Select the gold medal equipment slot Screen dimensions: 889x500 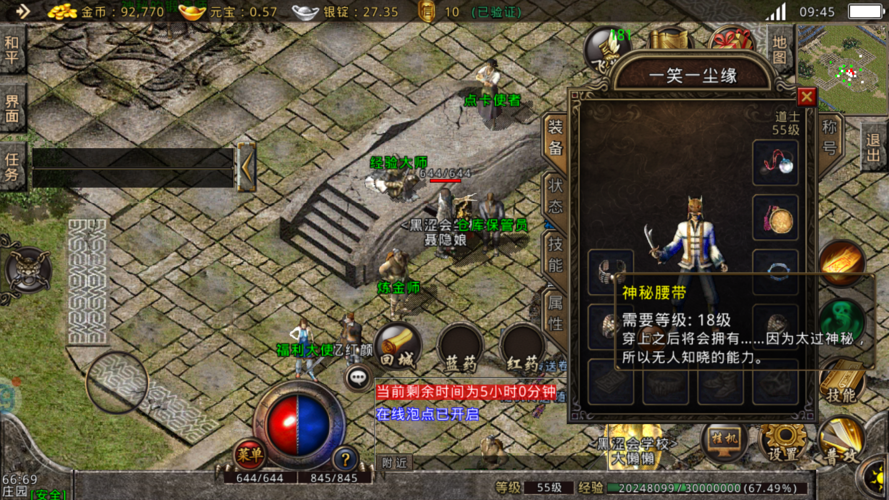[x=775, y=216]
